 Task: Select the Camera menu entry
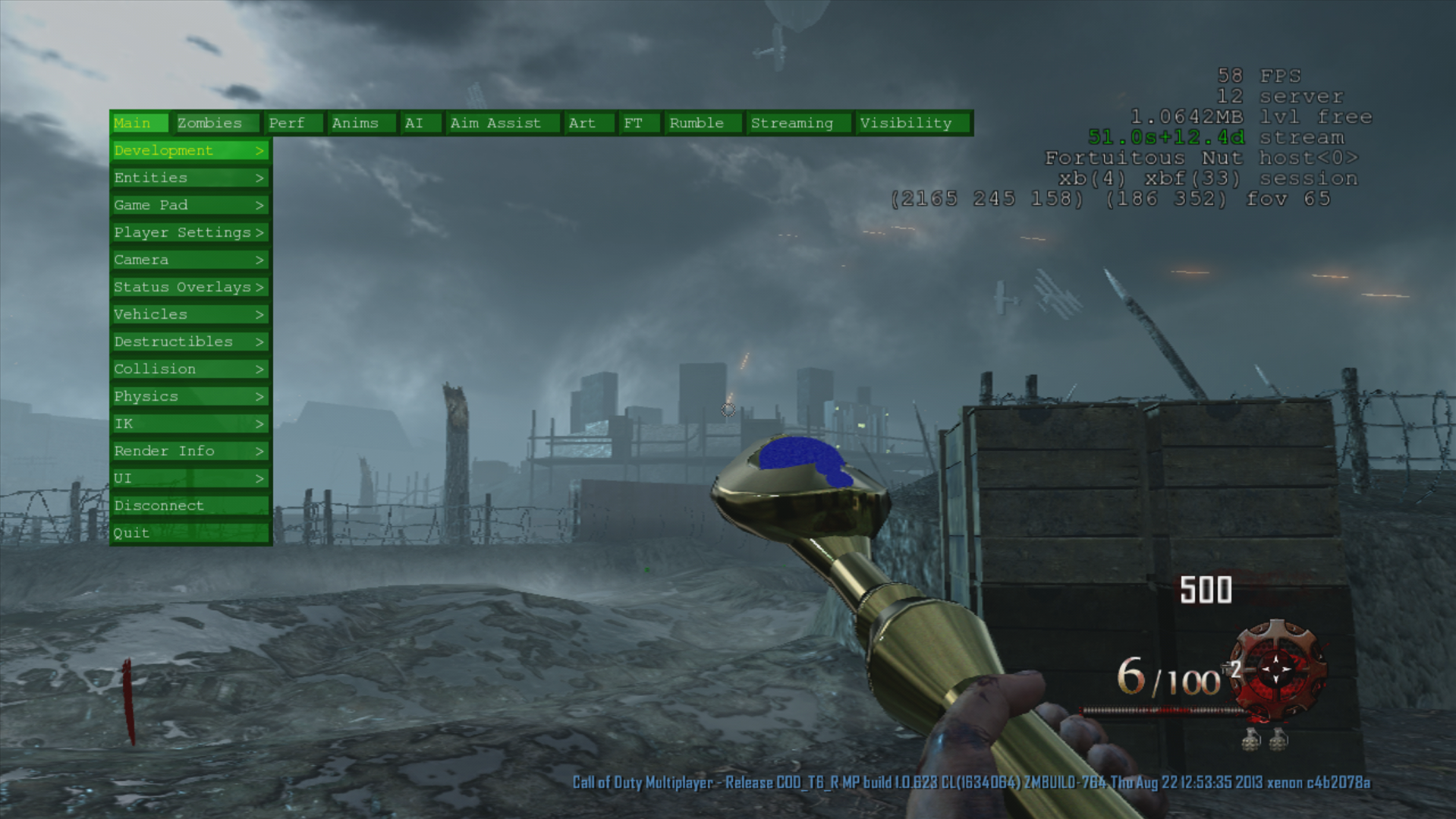(190, 260)
